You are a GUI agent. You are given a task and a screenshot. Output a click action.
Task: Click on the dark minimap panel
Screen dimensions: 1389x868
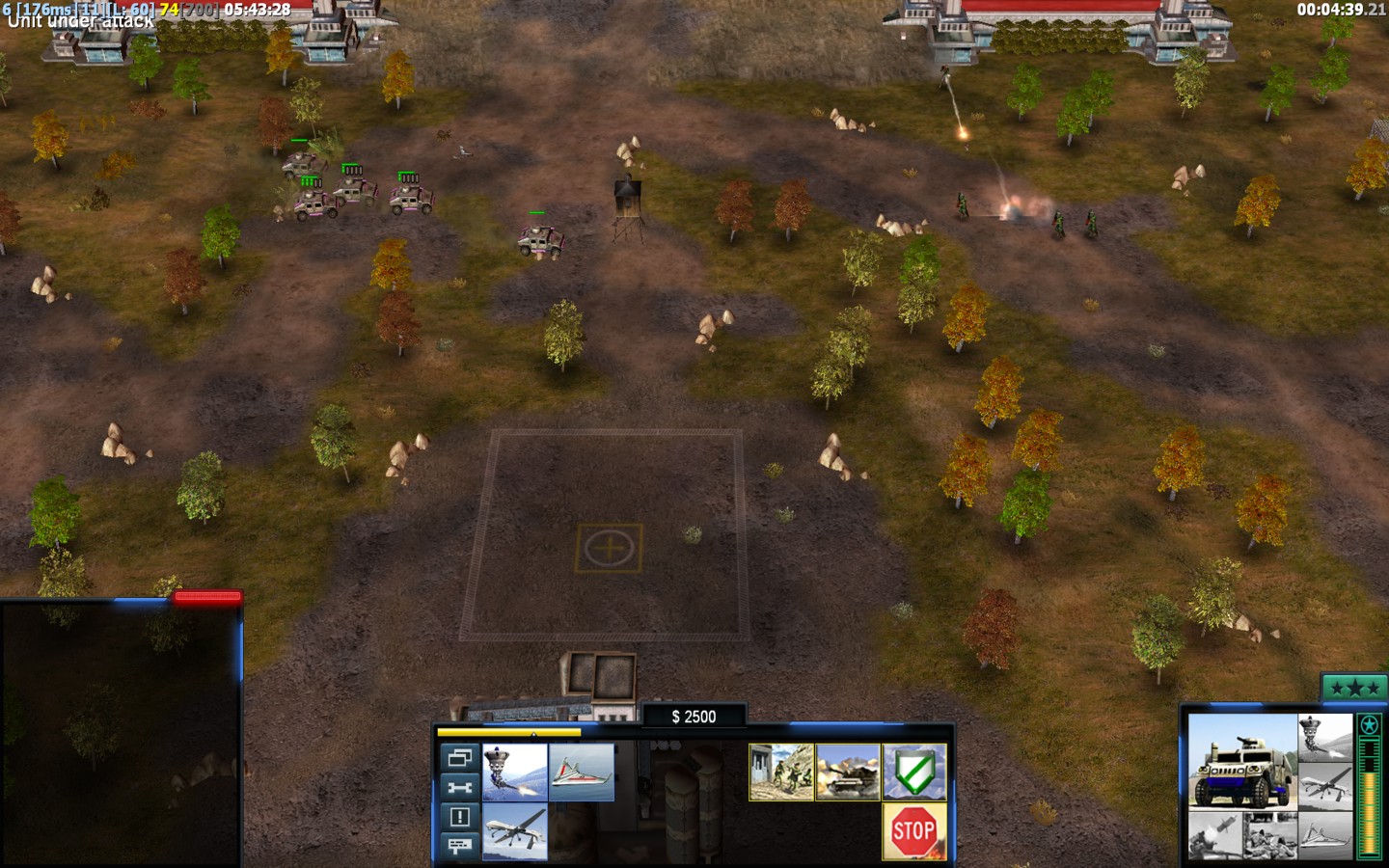click(120, 733)
